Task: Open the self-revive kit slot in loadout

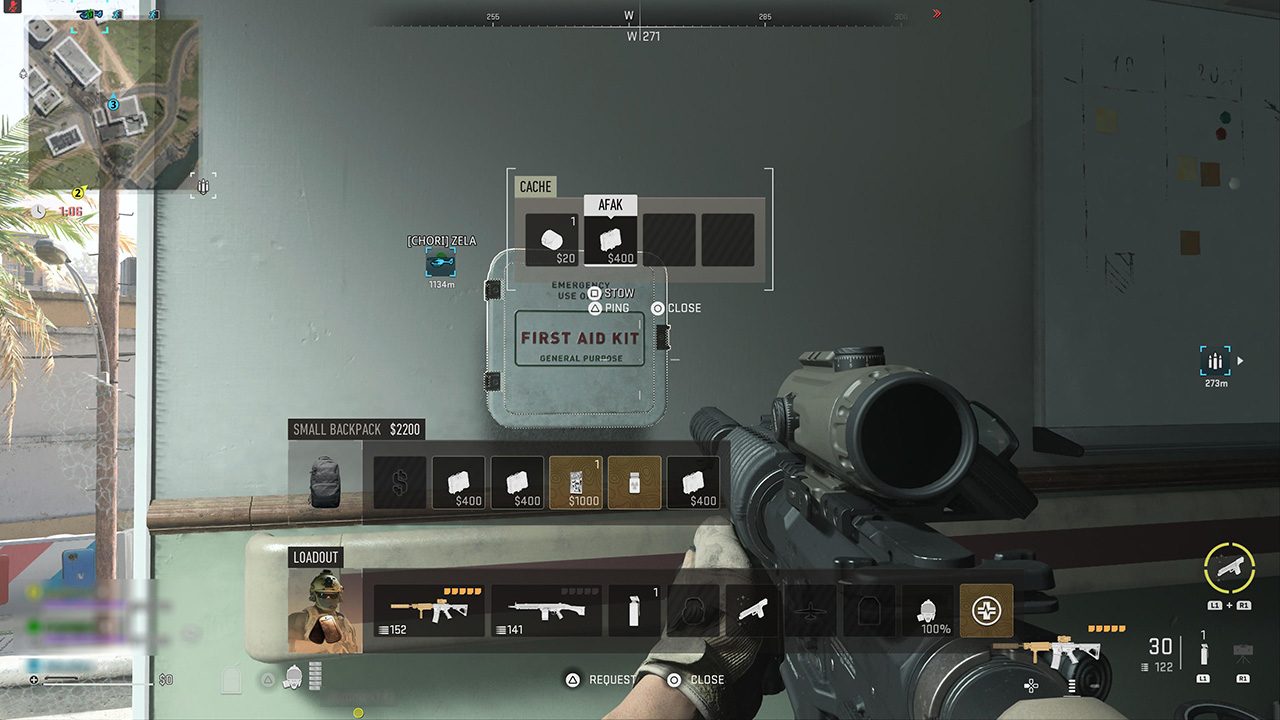Action: [987, 610]
